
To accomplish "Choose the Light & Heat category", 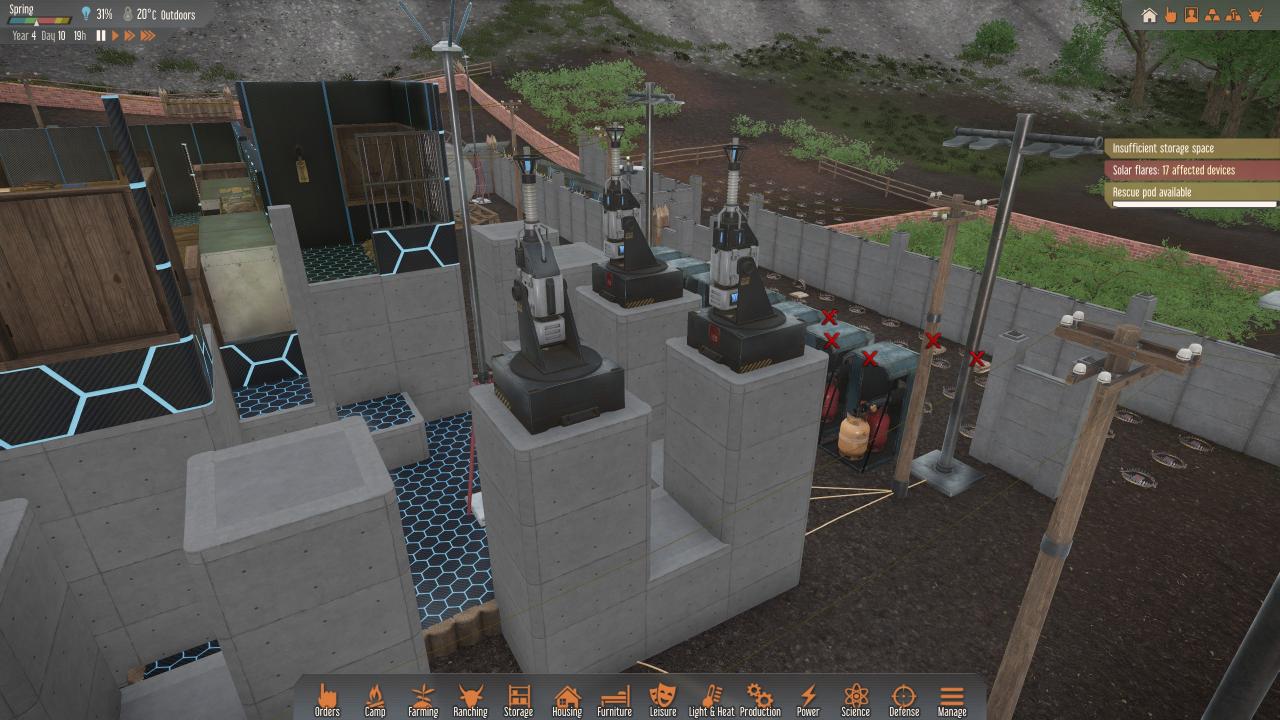I will (x=711, y=699).
